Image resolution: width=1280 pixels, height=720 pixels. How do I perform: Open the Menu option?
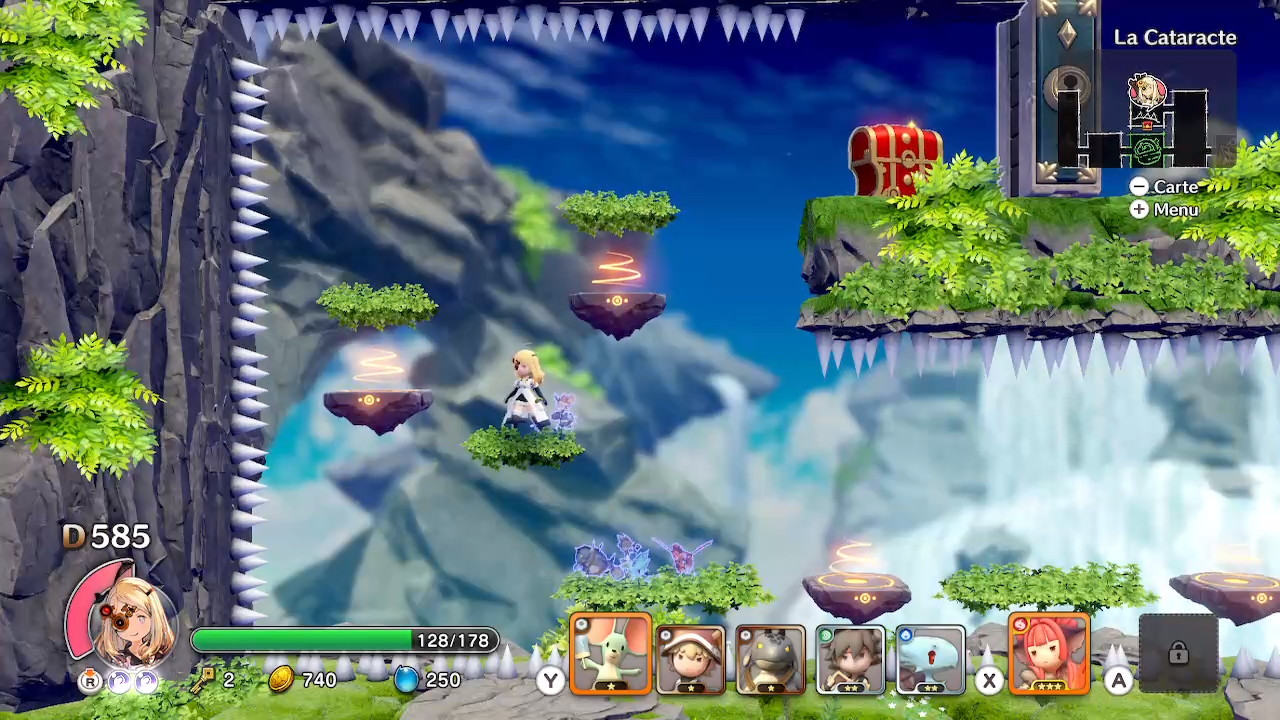(1165, 210)
